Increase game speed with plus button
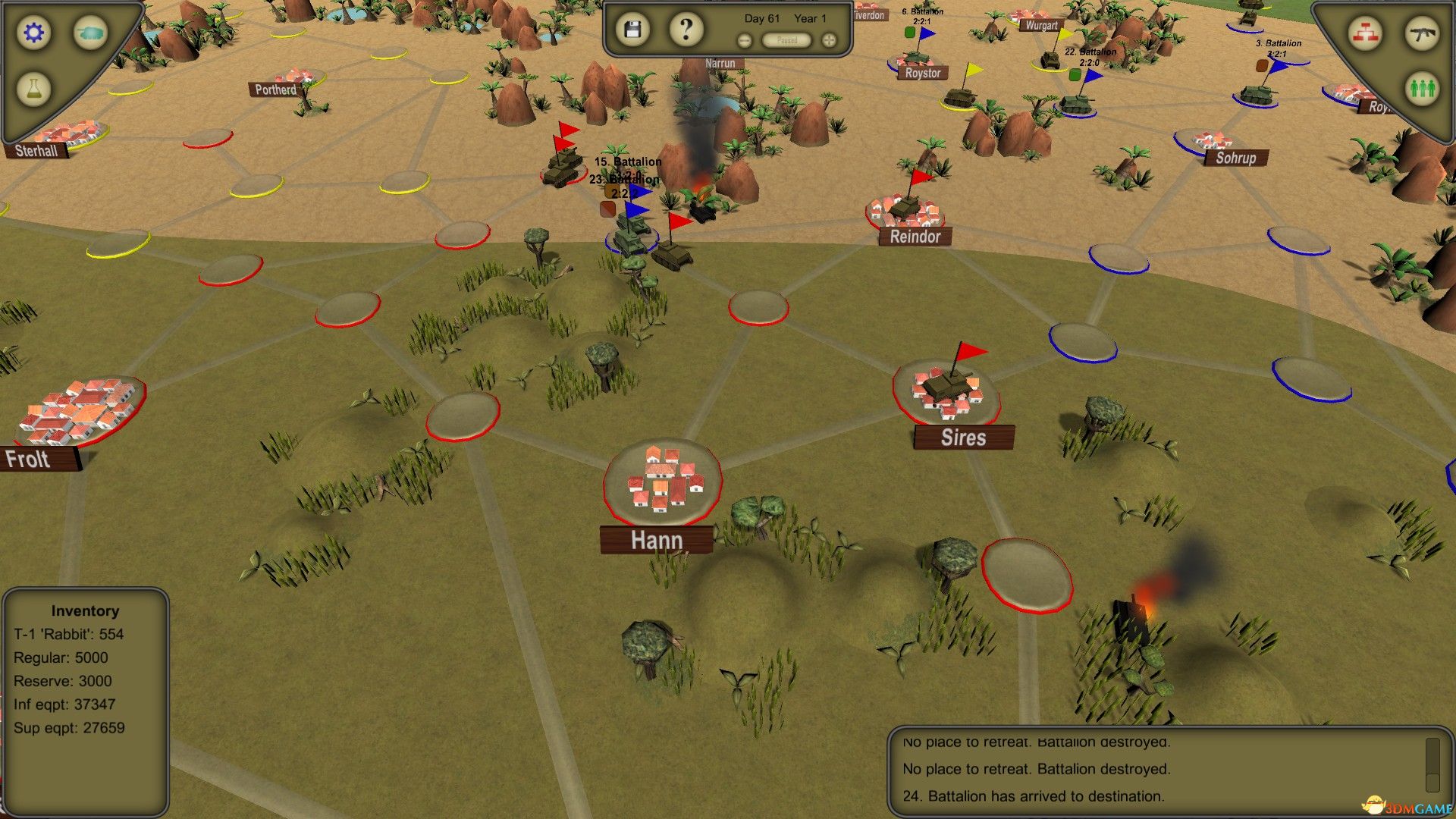 pos(829,39)
